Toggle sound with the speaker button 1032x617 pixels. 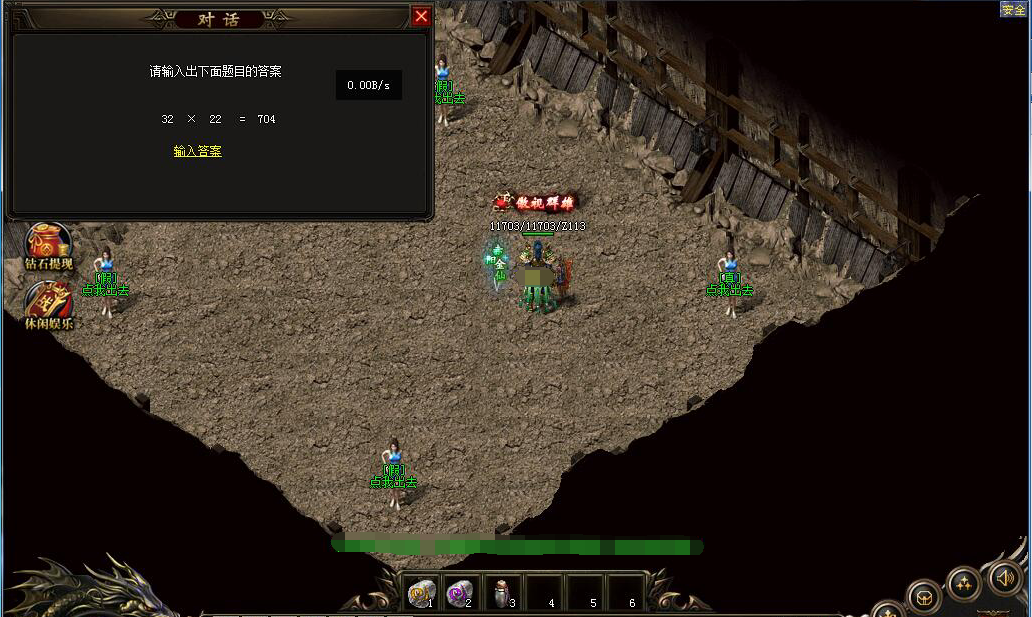point(1004,577)
